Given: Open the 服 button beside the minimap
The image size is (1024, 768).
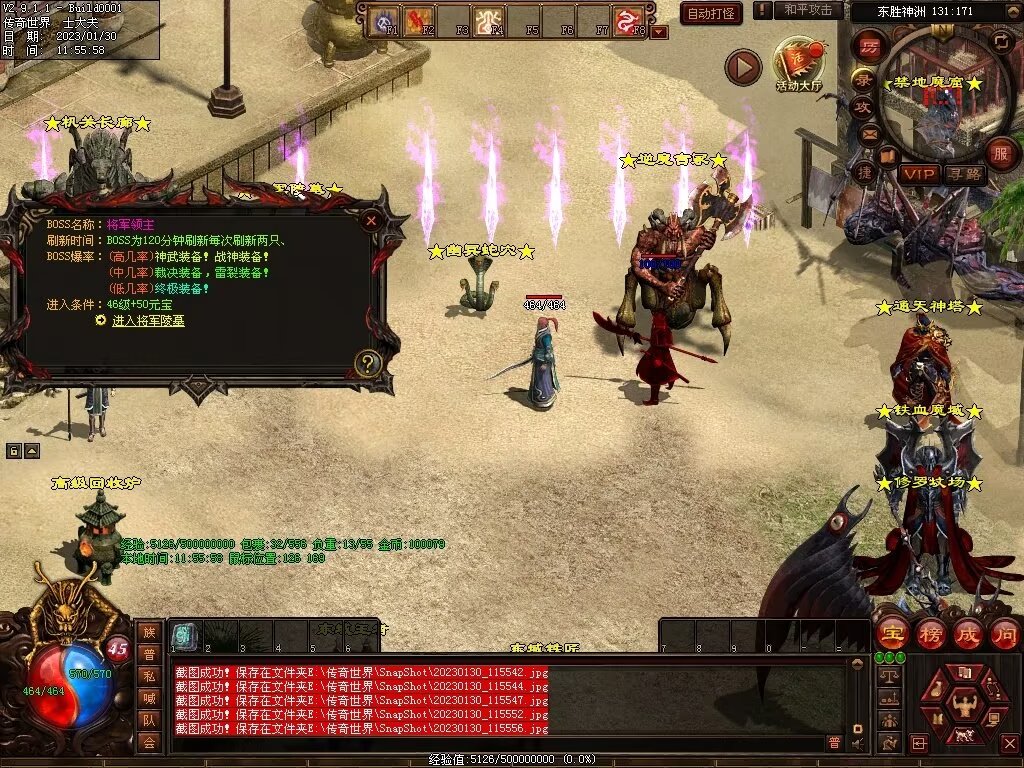Looking at the screenshot, I should [x=1001, y=154].
